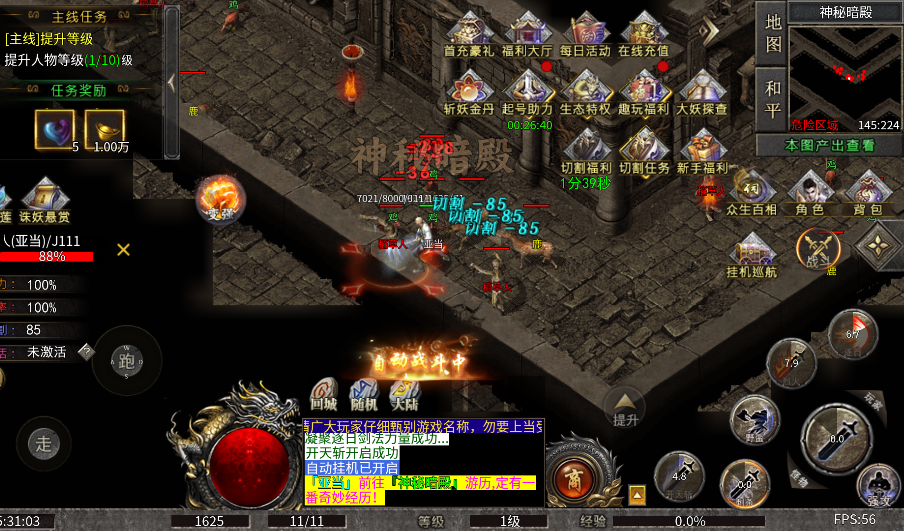Show the 每日活动 daily events

point(585,34)
